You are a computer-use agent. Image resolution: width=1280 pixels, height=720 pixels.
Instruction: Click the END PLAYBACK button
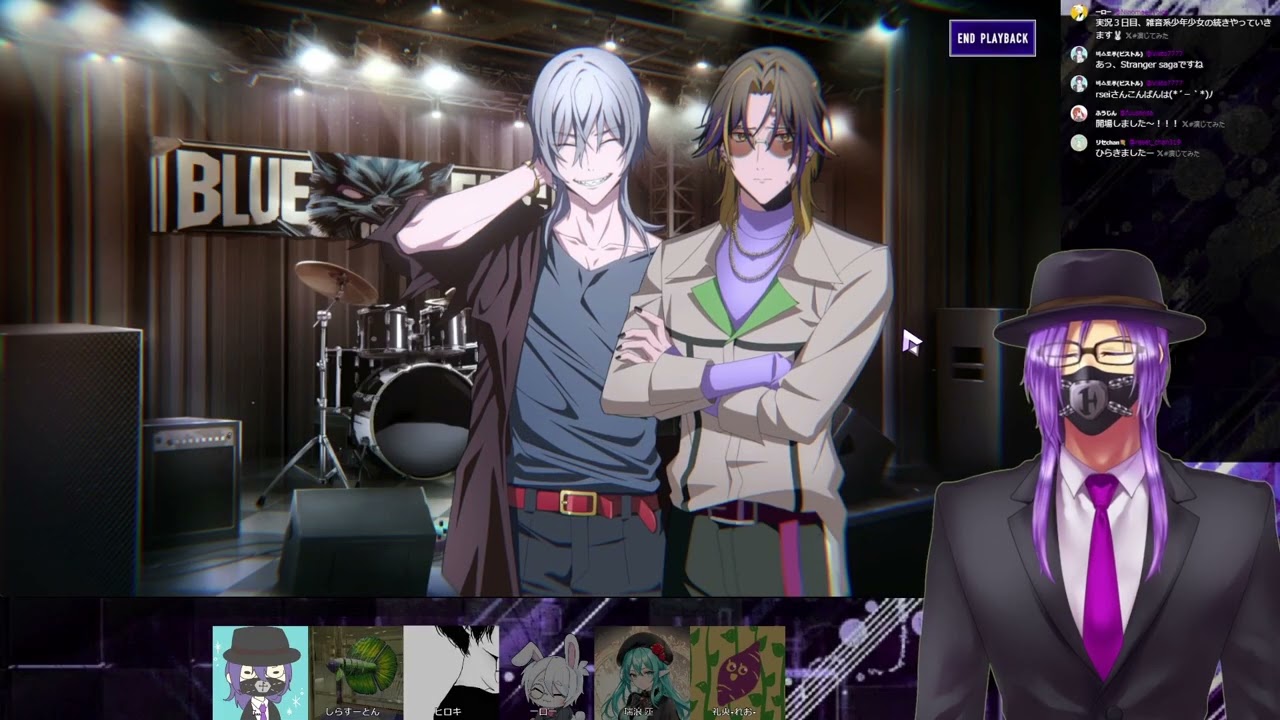tap(992, 39)
